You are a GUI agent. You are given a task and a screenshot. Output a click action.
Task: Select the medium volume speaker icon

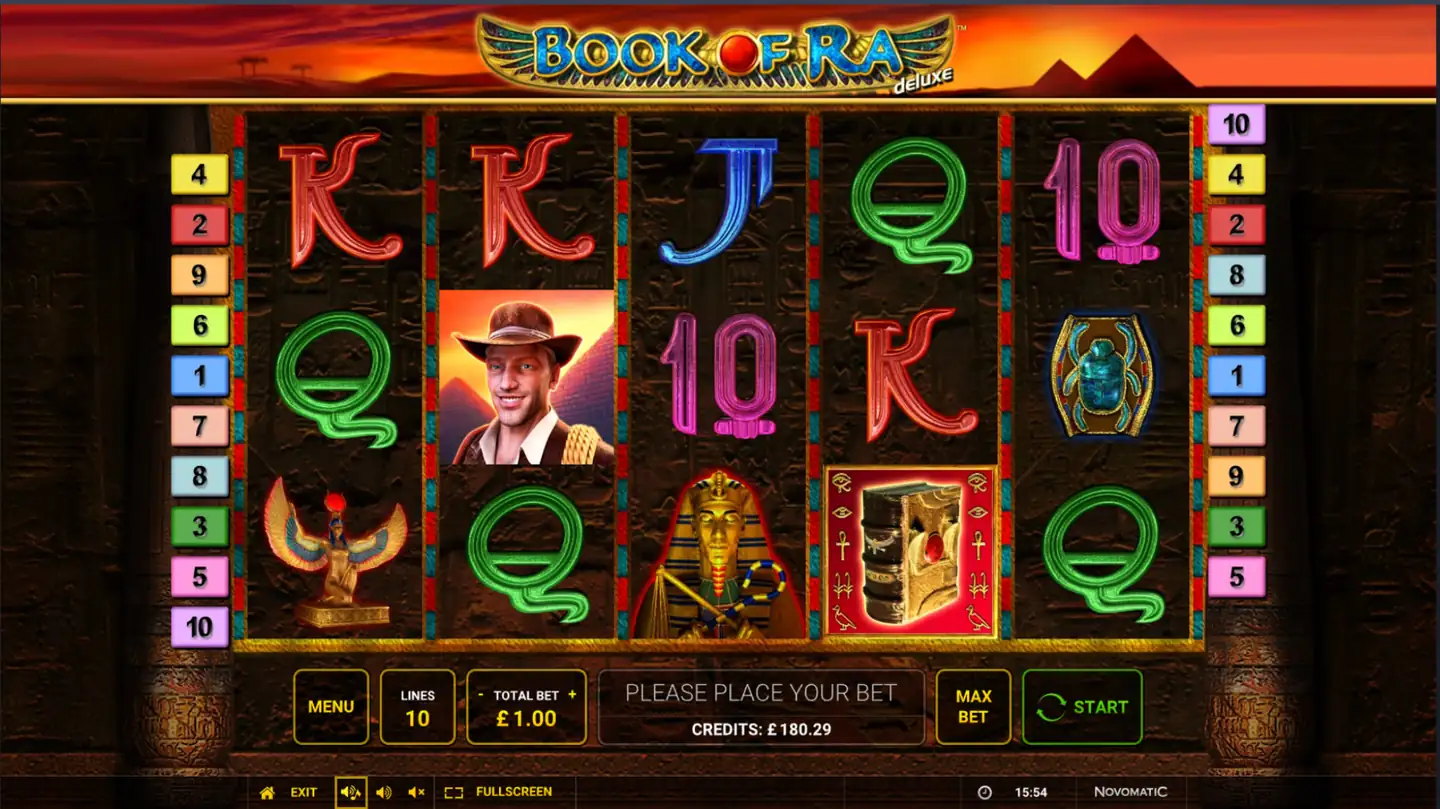[x=383, y=791]
